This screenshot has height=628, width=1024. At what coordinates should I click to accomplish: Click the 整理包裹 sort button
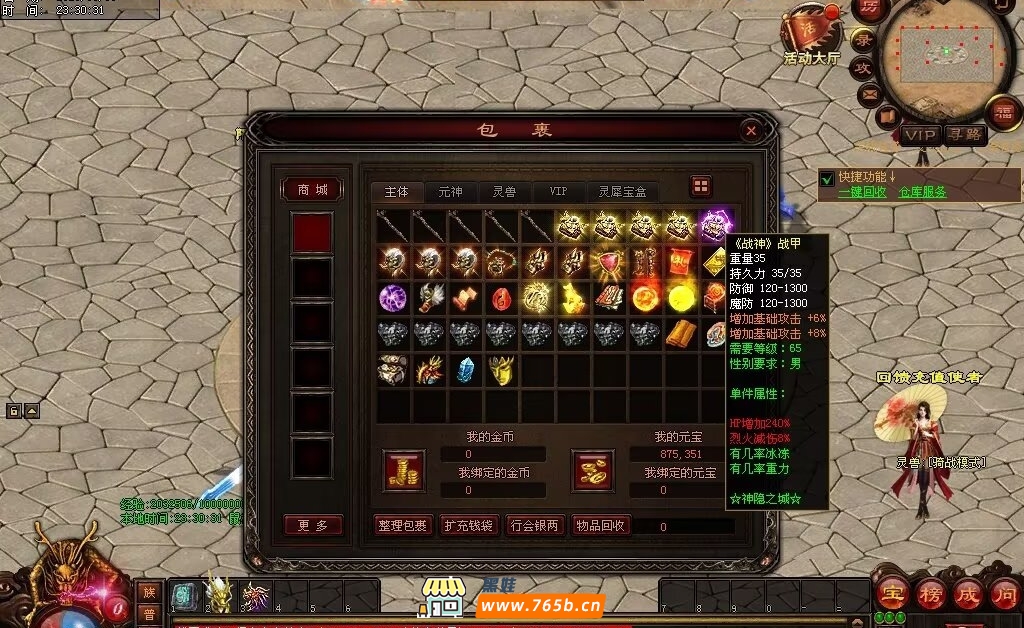[403, 525]
